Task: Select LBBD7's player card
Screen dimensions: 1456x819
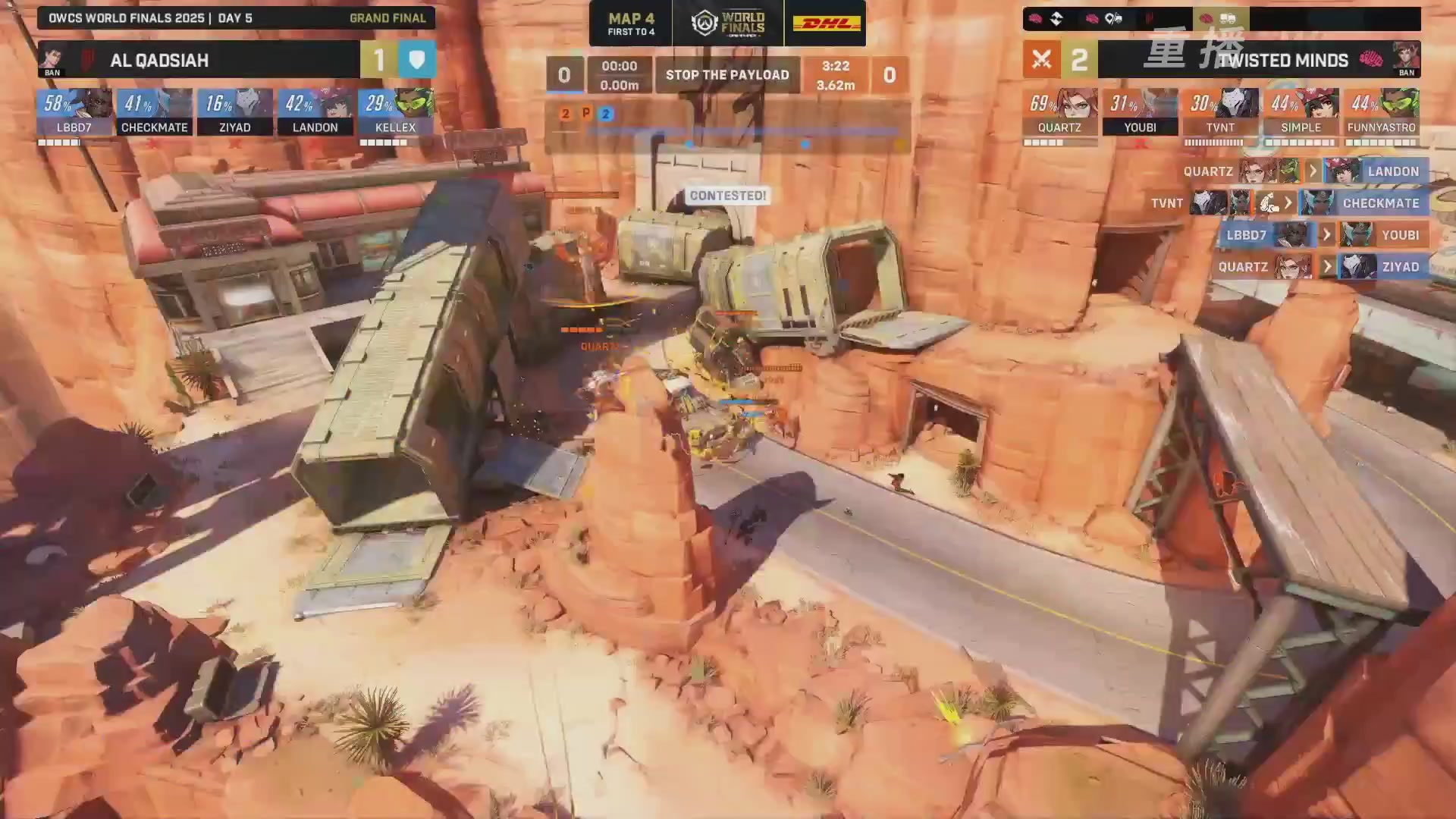Action: tap(74, 112)
